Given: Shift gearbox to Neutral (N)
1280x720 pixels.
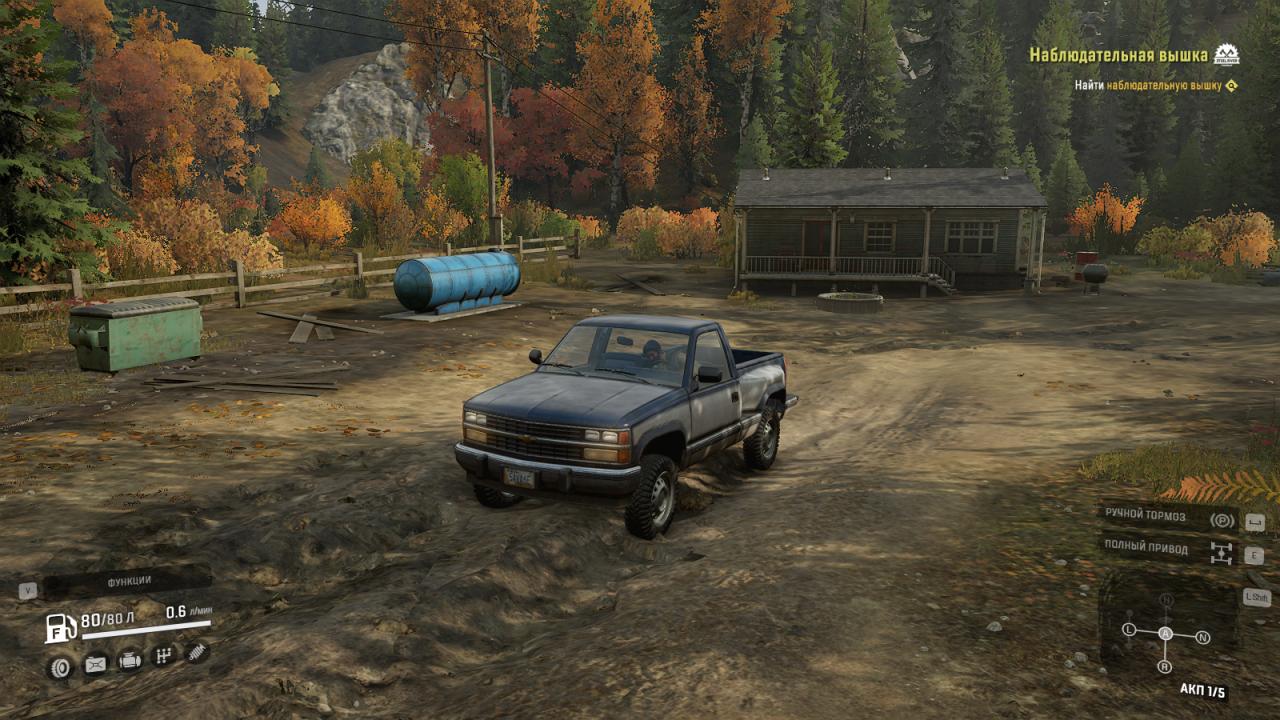Looking at the screenshot, I should (x=1203, y=637).
